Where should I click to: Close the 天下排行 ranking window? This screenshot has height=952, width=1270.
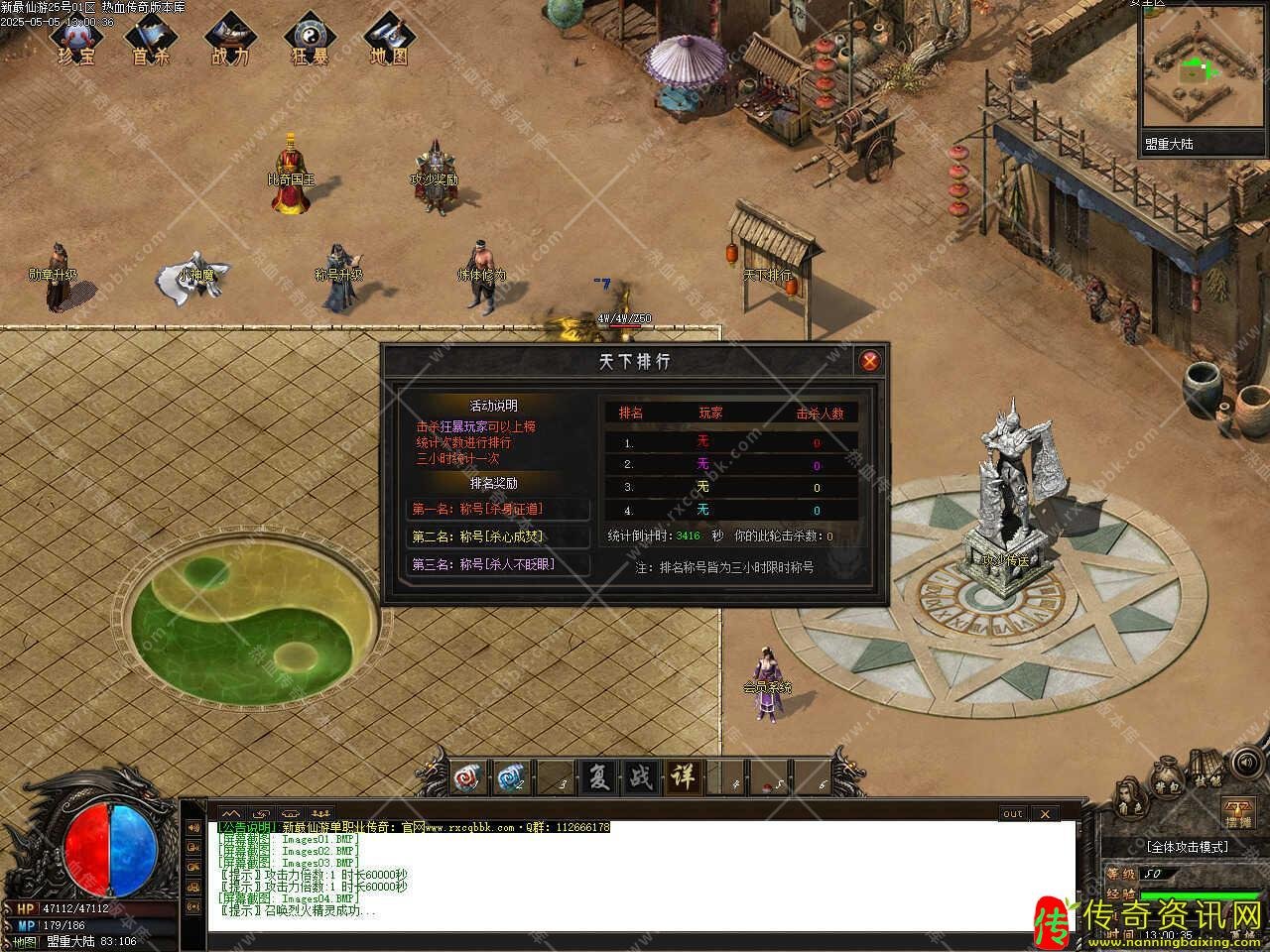[869, 361]
